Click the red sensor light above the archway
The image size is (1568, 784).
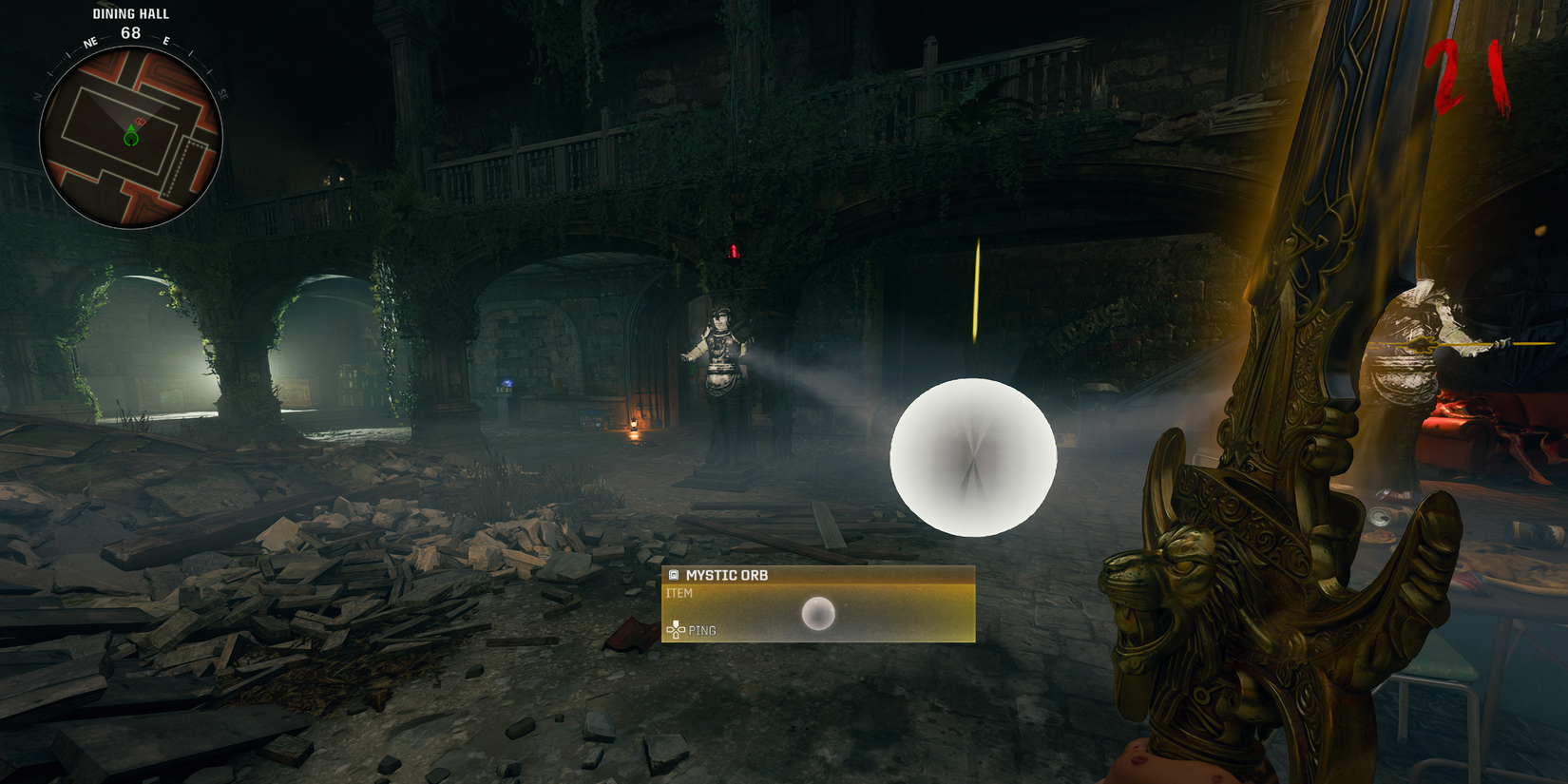pos(733,250)
